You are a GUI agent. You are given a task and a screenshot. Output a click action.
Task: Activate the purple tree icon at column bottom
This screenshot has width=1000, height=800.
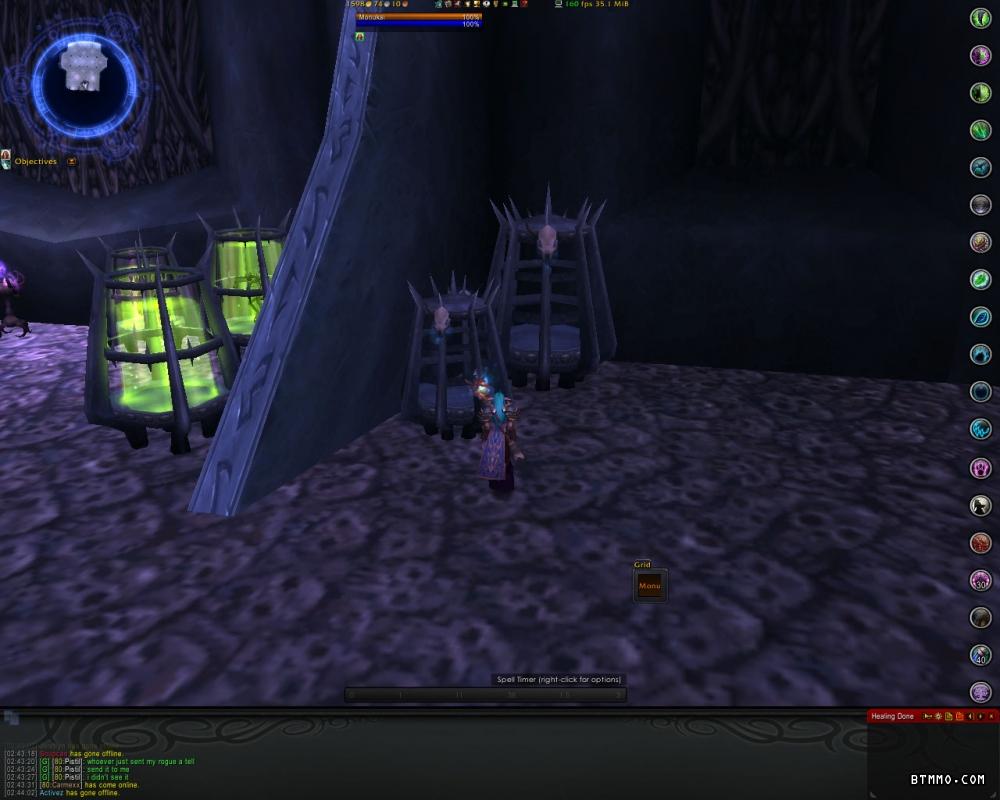[x=981, y=692]
